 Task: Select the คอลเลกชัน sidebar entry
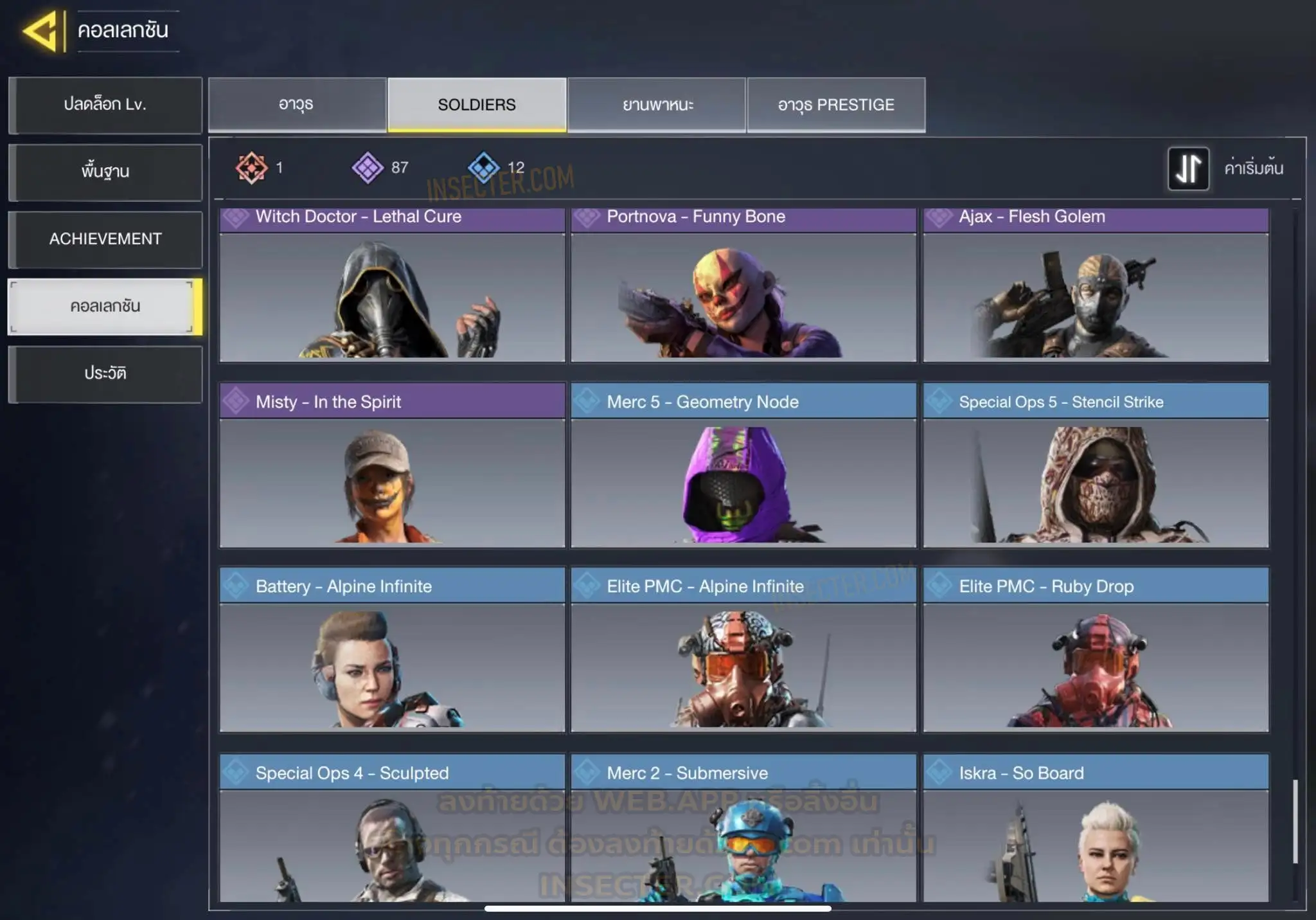105,307
